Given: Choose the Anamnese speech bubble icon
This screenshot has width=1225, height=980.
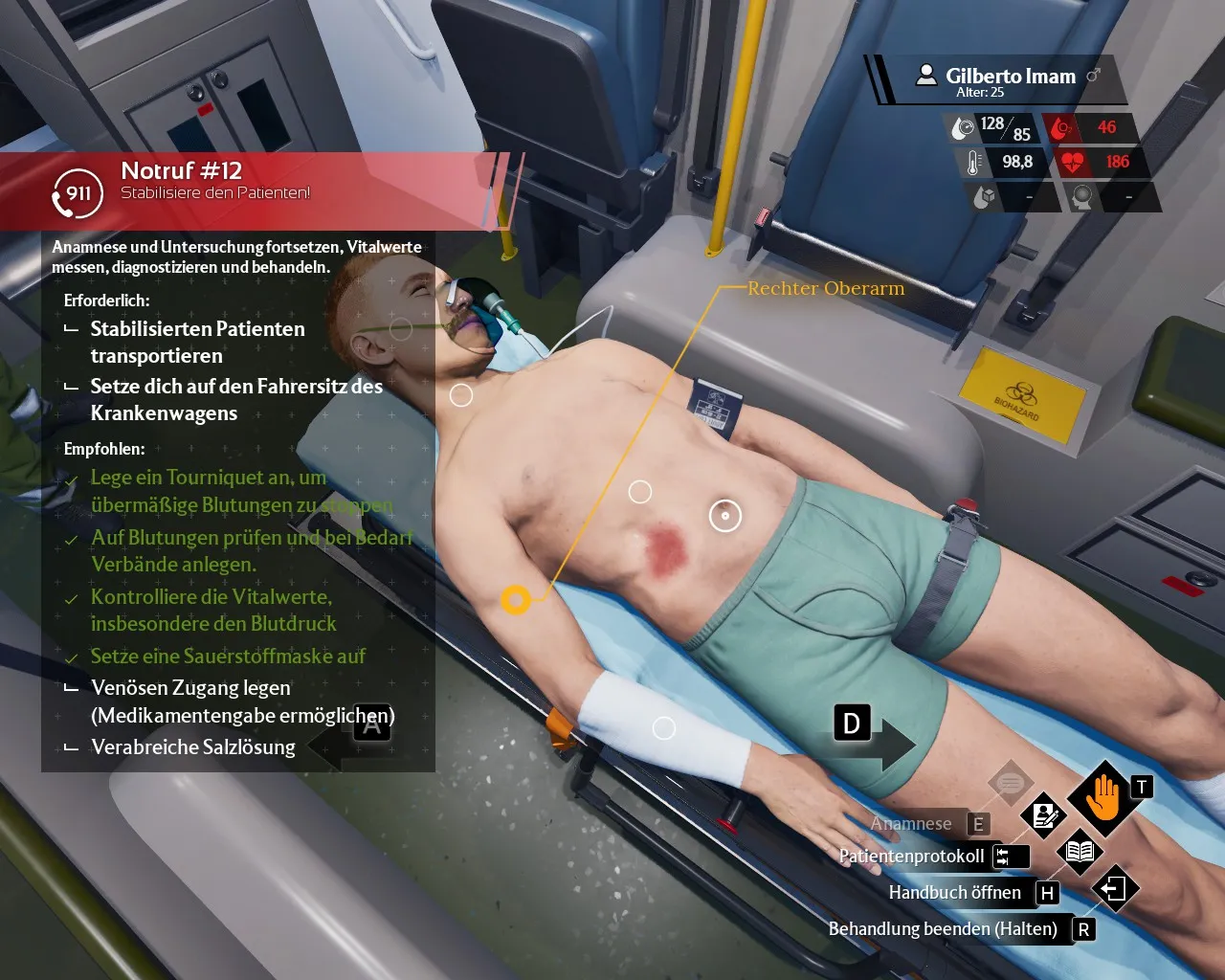Looking at the screenshot, I should coord(1010,784).
